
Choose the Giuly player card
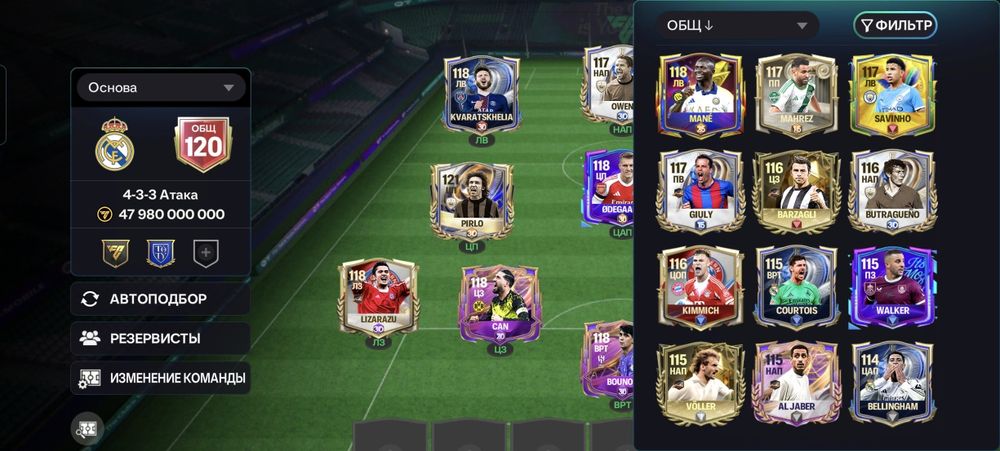pyautogui.click(x=700, y=192)
